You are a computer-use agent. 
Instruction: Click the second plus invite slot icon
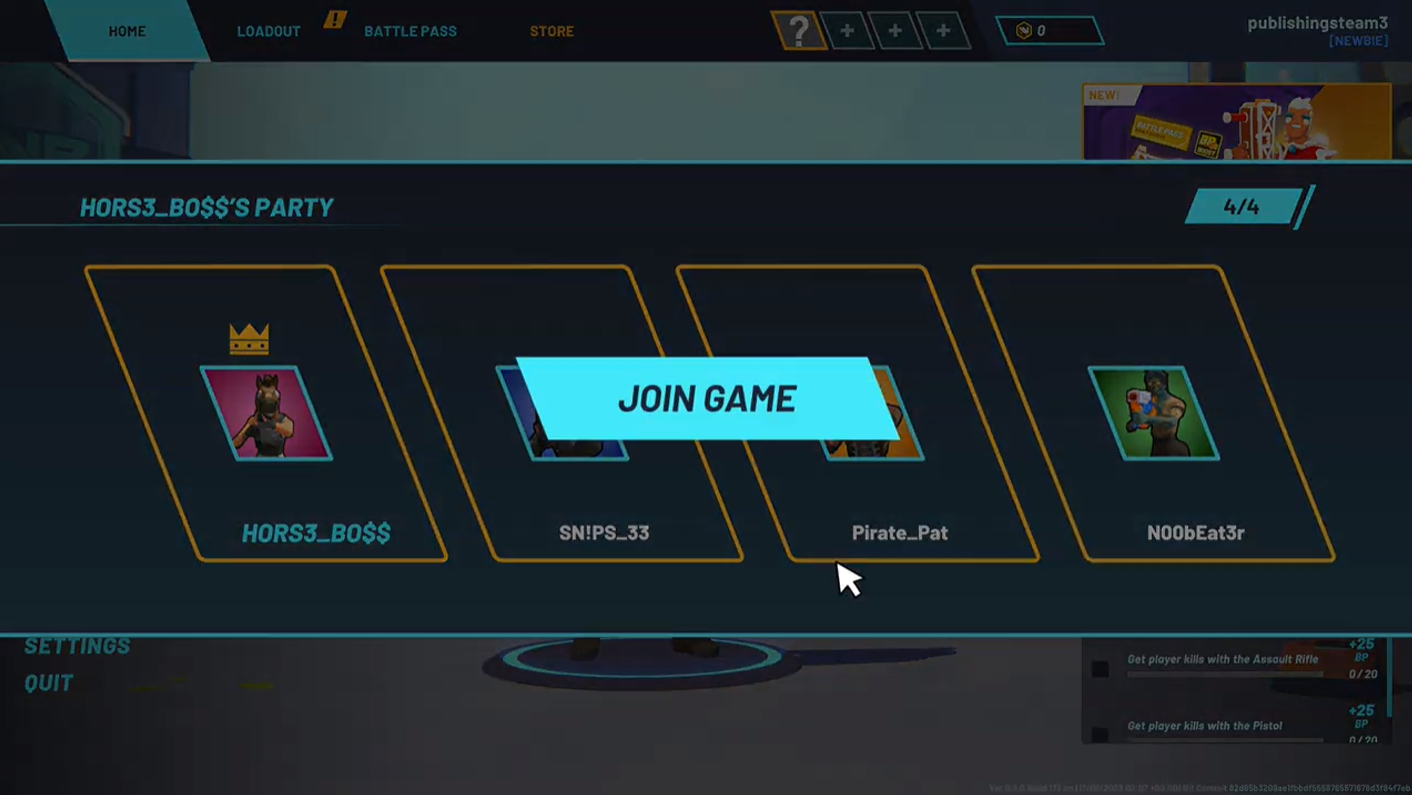point(895,30)
